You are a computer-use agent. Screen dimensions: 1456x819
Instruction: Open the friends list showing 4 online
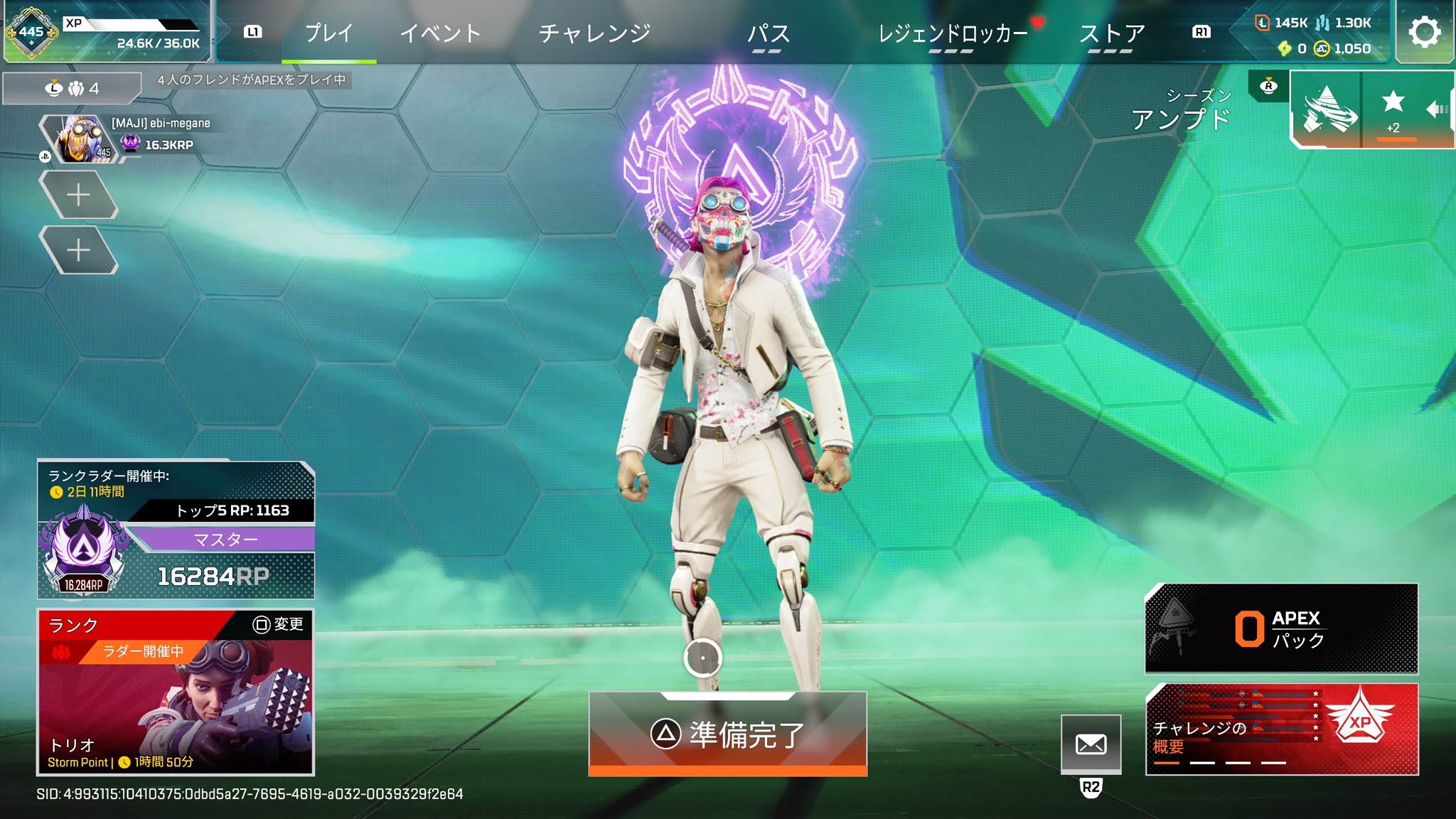(x=72, y=88)
